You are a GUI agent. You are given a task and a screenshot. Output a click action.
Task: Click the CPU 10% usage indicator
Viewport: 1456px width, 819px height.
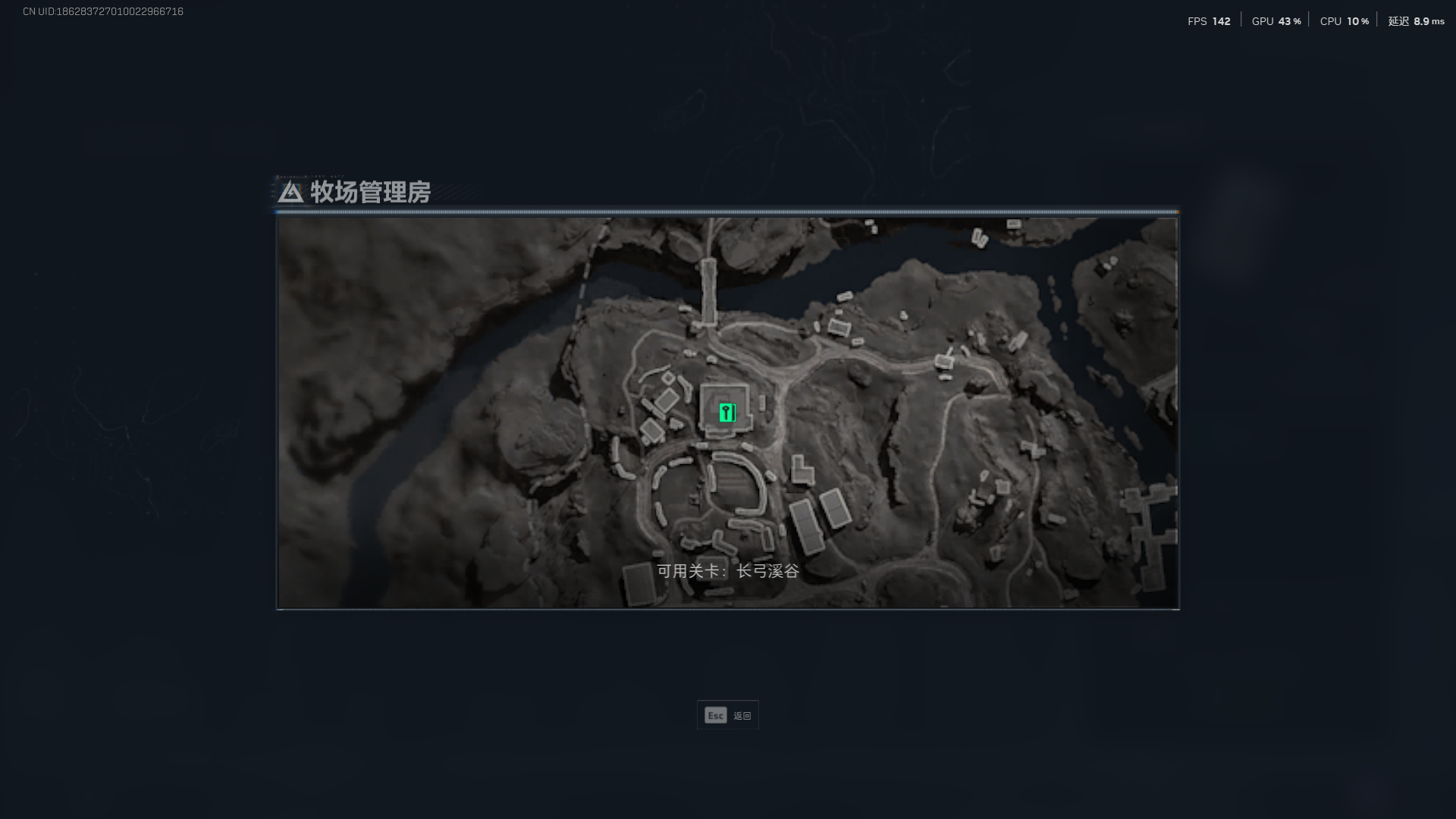pyautogui.click(x=1343, y=22)
